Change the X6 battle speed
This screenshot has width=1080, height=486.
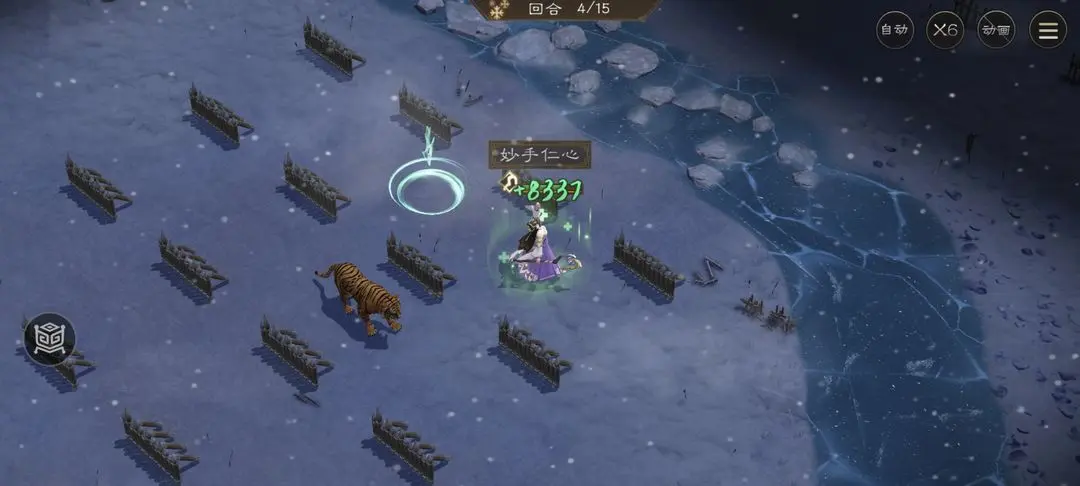(945, 30)
